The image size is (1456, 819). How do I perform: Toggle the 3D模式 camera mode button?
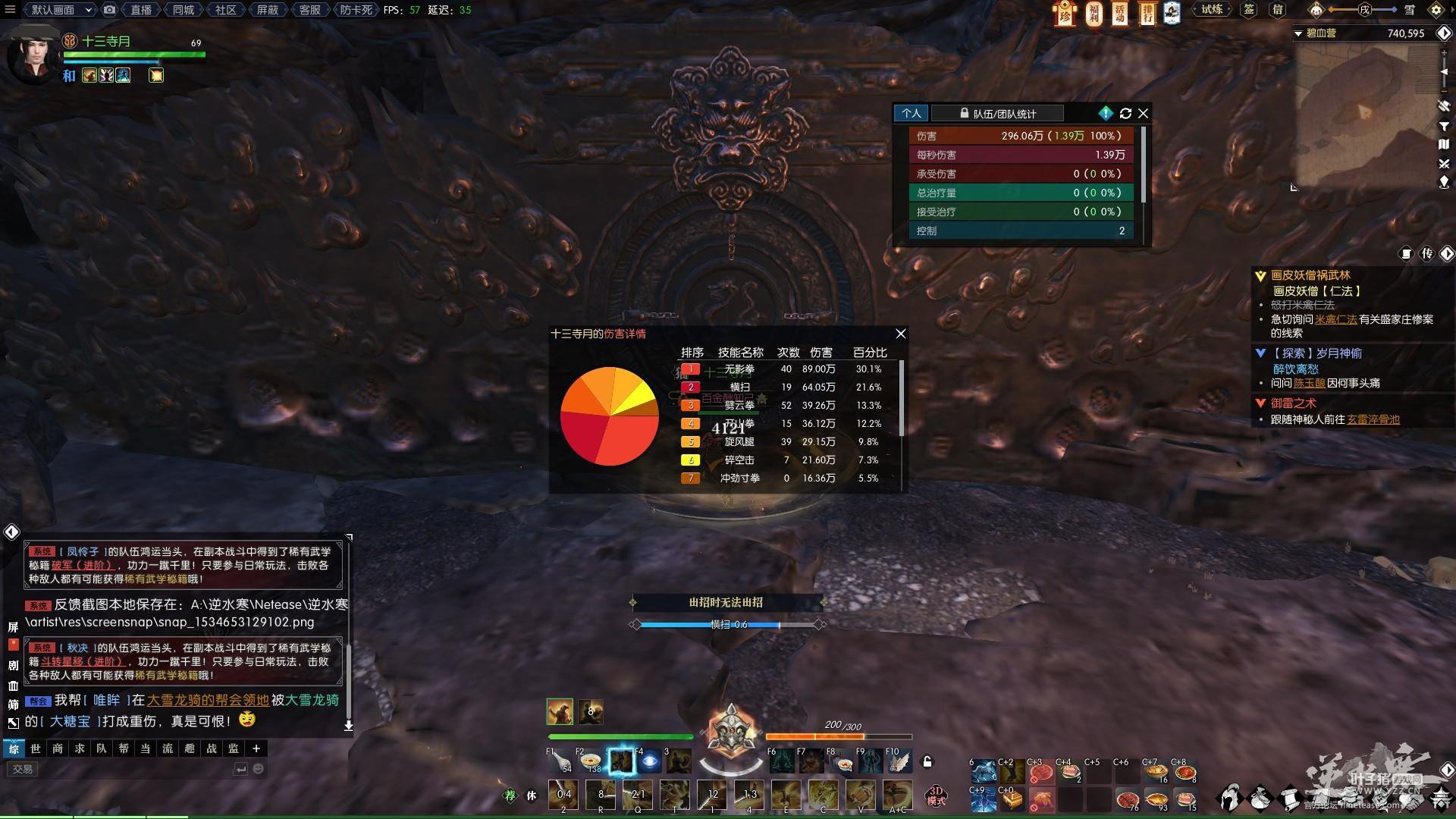pyautogui.click(x=937, y=796)
